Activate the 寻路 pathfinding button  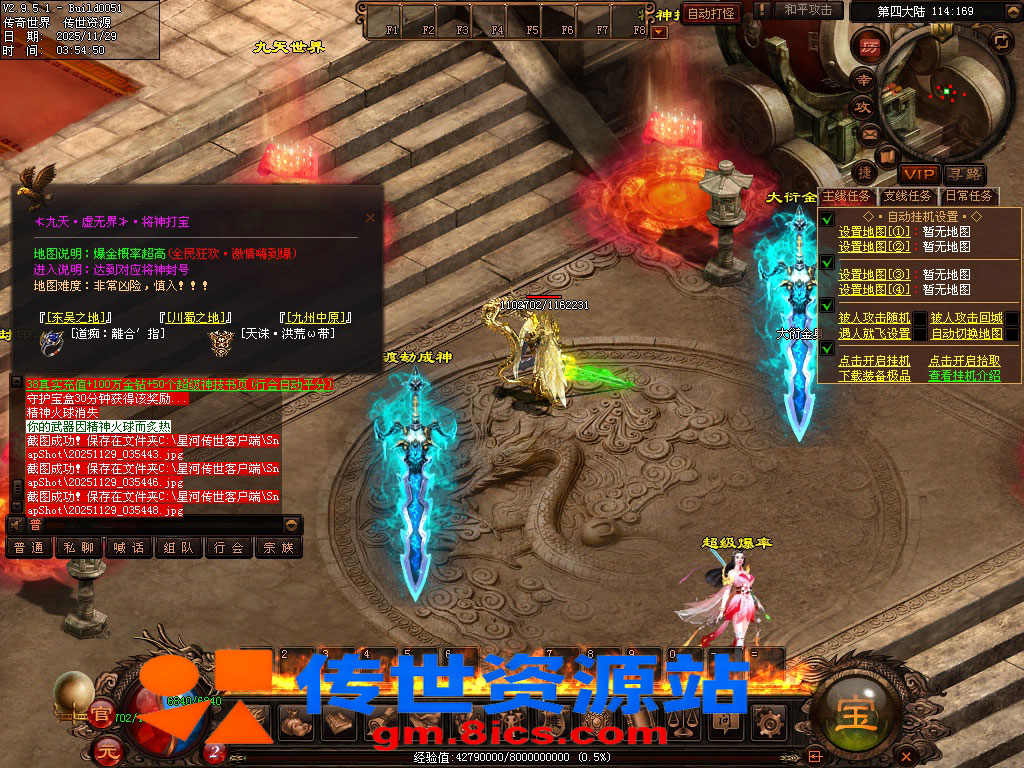click(x=963, y=175)
